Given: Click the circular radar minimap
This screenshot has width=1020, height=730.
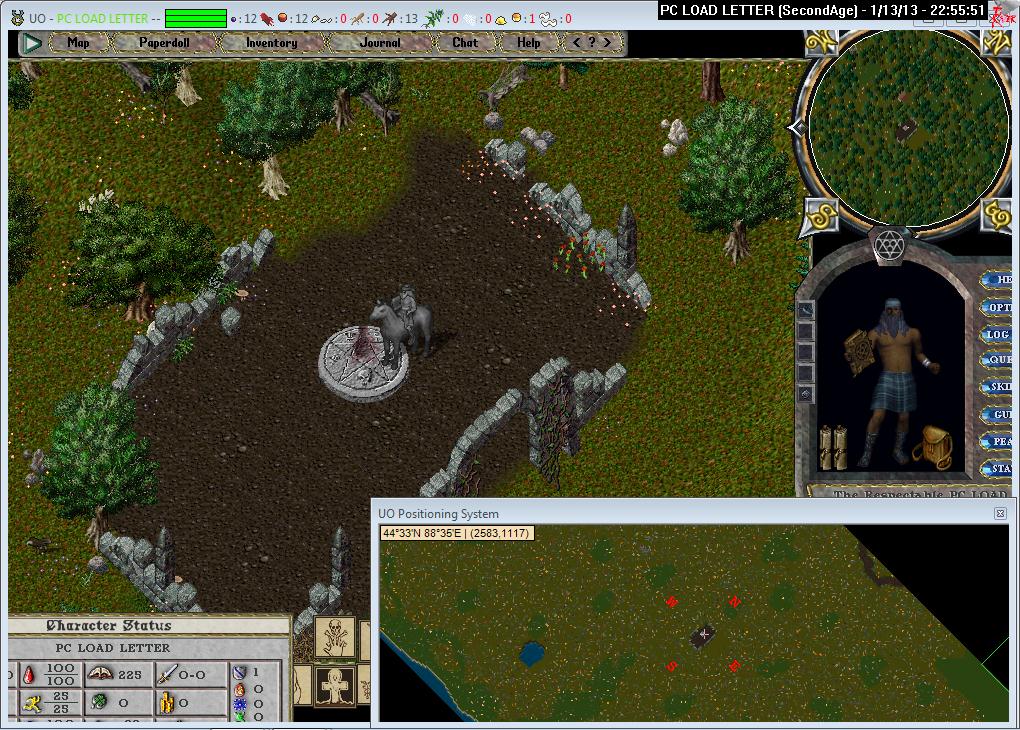Looking at the screenshot, I should click(906, 127).
